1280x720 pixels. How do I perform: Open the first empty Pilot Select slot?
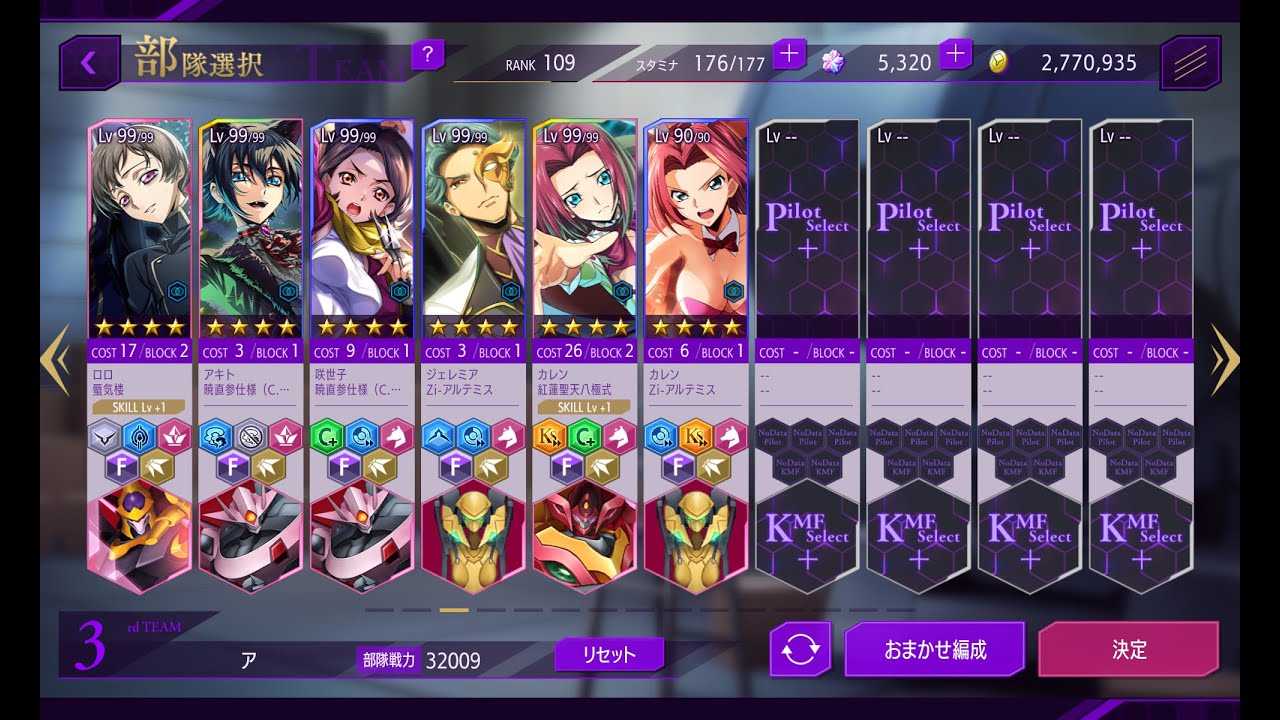click(x=806, y=228)
